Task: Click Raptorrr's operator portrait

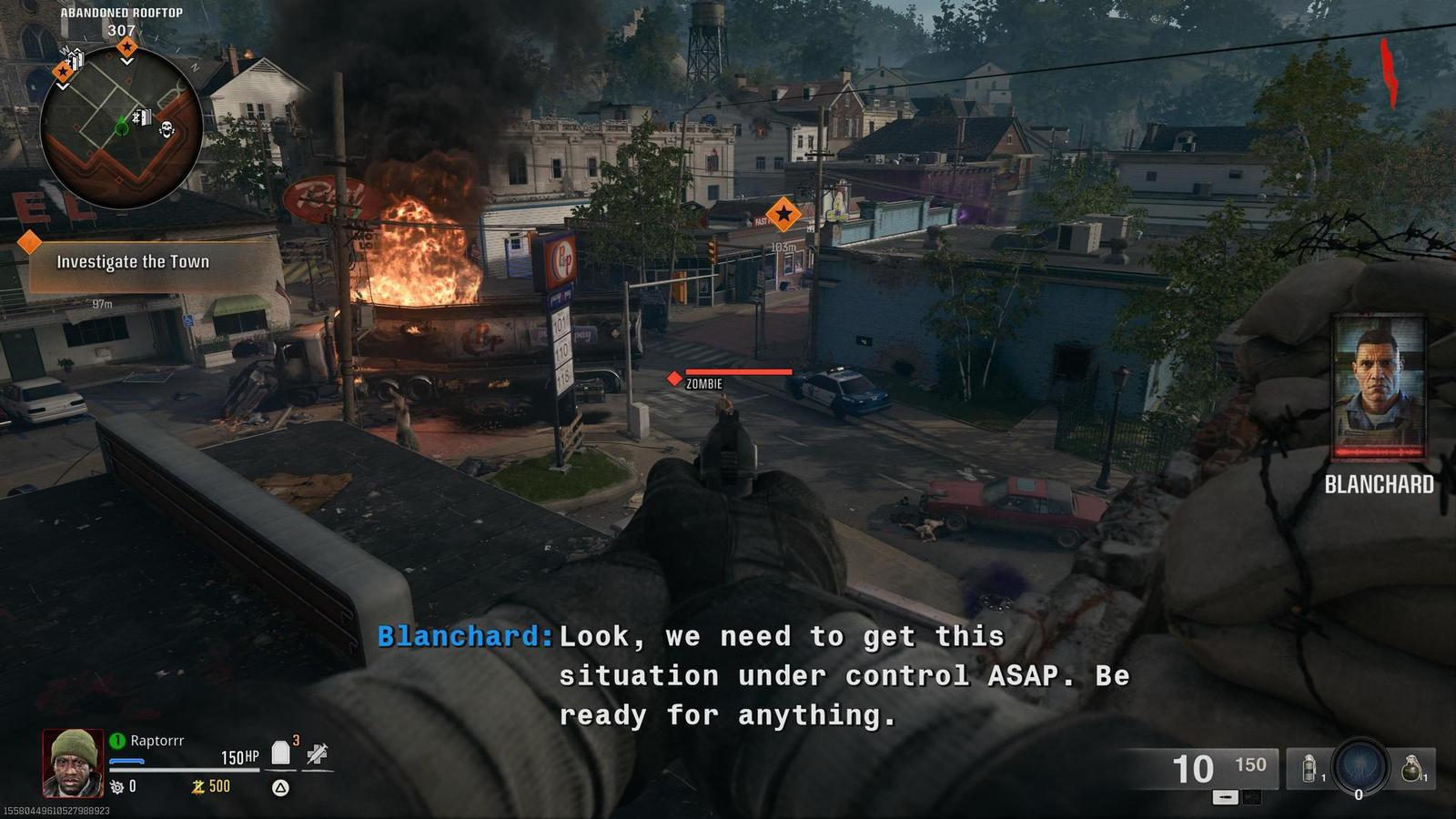Action: pos(73,763)
